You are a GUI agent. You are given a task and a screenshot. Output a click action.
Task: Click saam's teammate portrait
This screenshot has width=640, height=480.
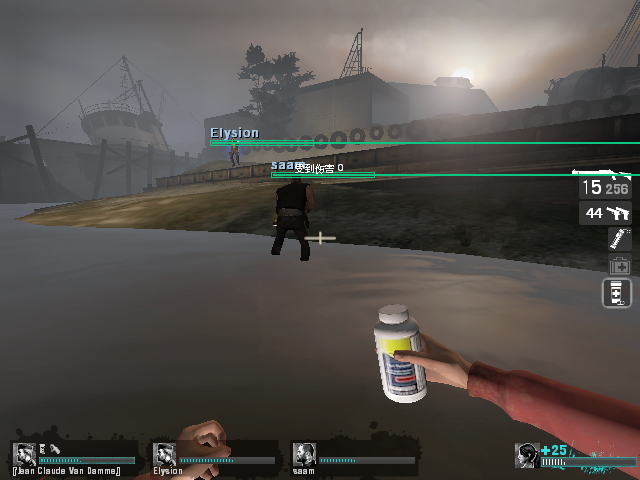(304, 454)
